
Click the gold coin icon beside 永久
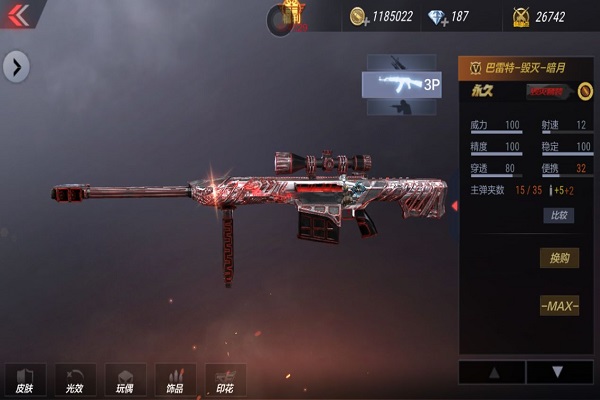point(585,92)
